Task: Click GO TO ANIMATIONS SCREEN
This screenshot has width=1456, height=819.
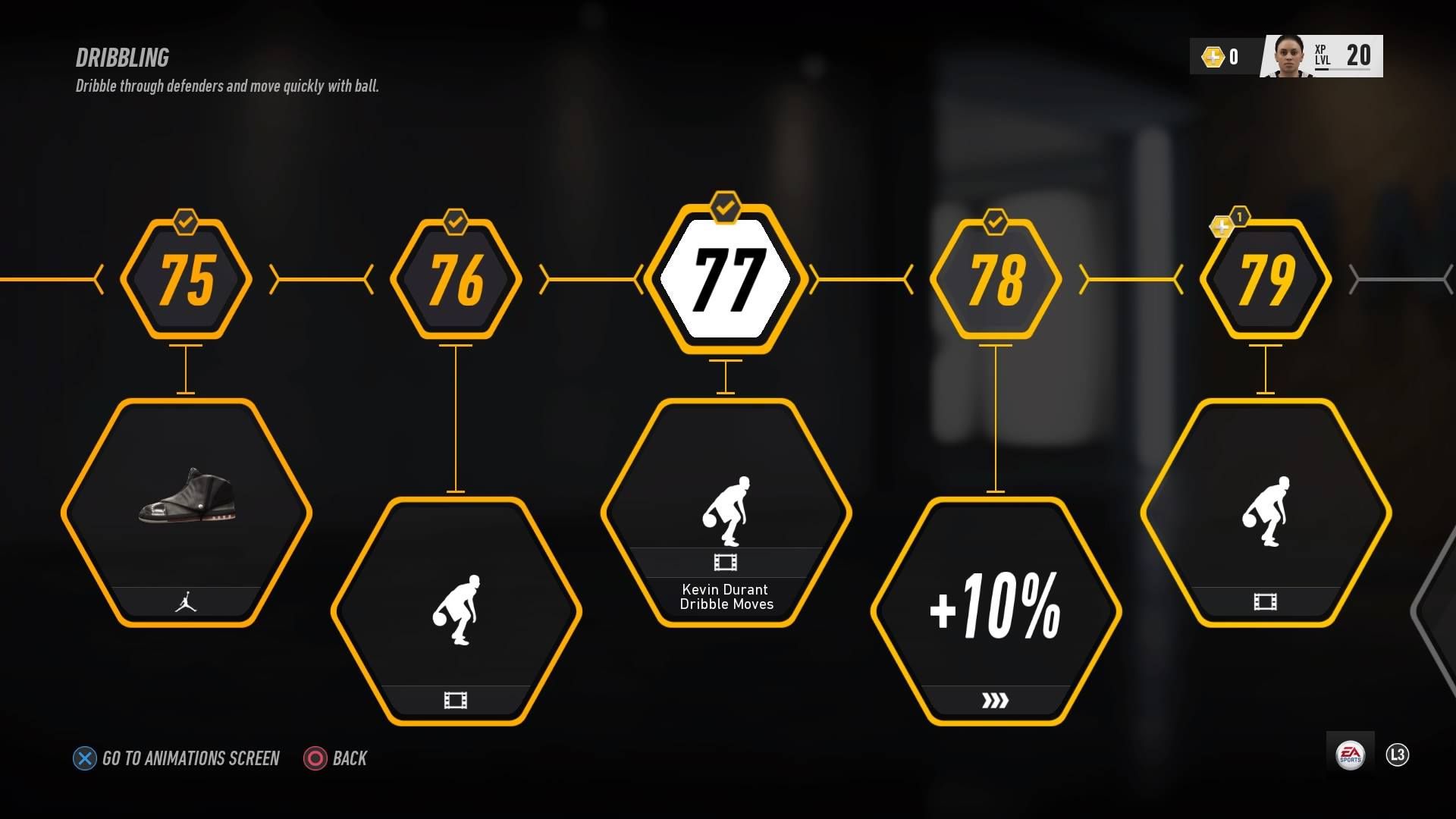Action: pyautogui.click(x=179, y=758)
